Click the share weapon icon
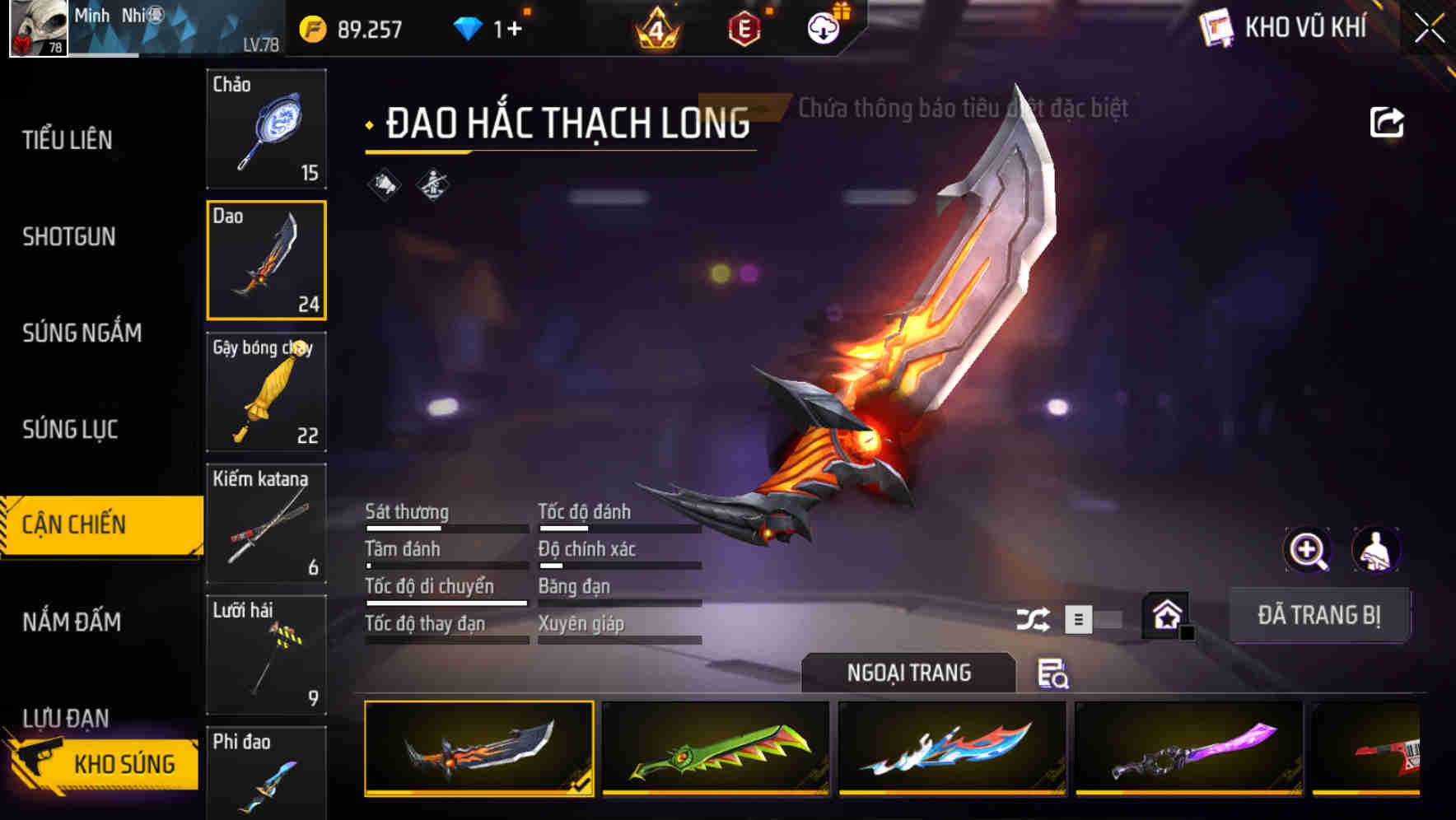The width and height of the screenshot is (1456, 820). pos(1388,122)
